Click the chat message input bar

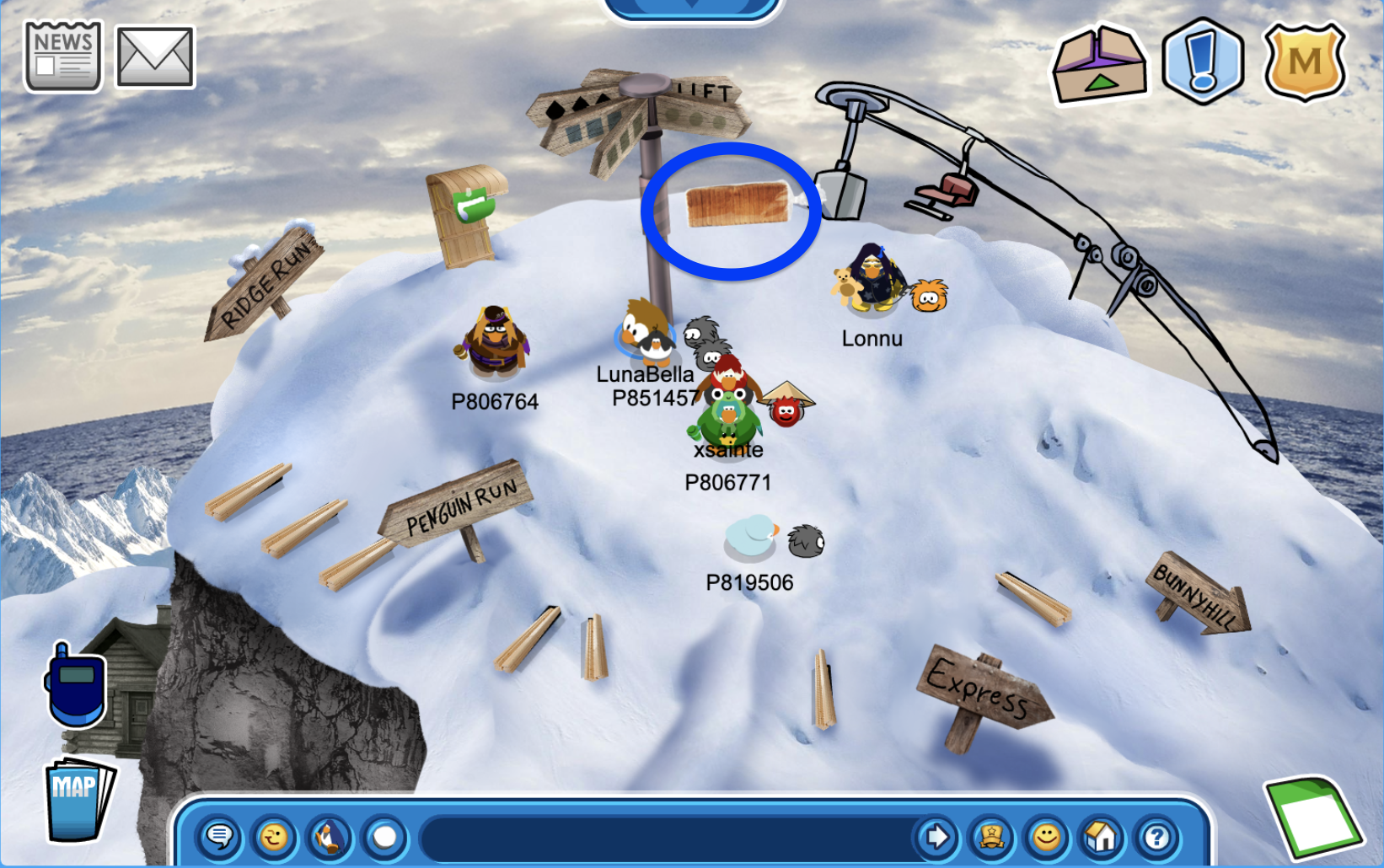pos(666,837)
